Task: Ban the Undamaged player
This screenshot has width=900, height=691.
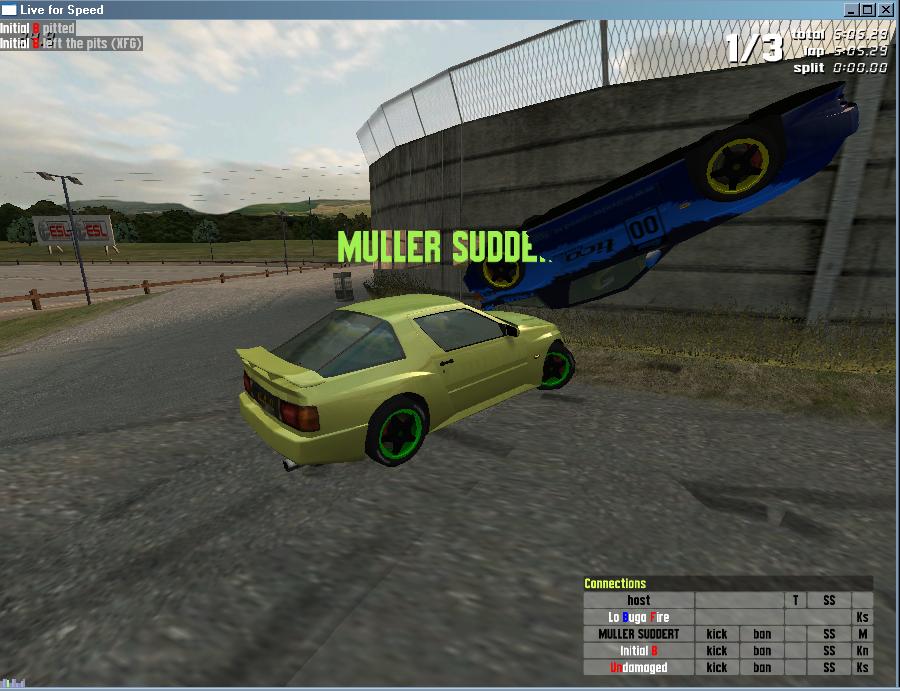Action: click(762, 667)
